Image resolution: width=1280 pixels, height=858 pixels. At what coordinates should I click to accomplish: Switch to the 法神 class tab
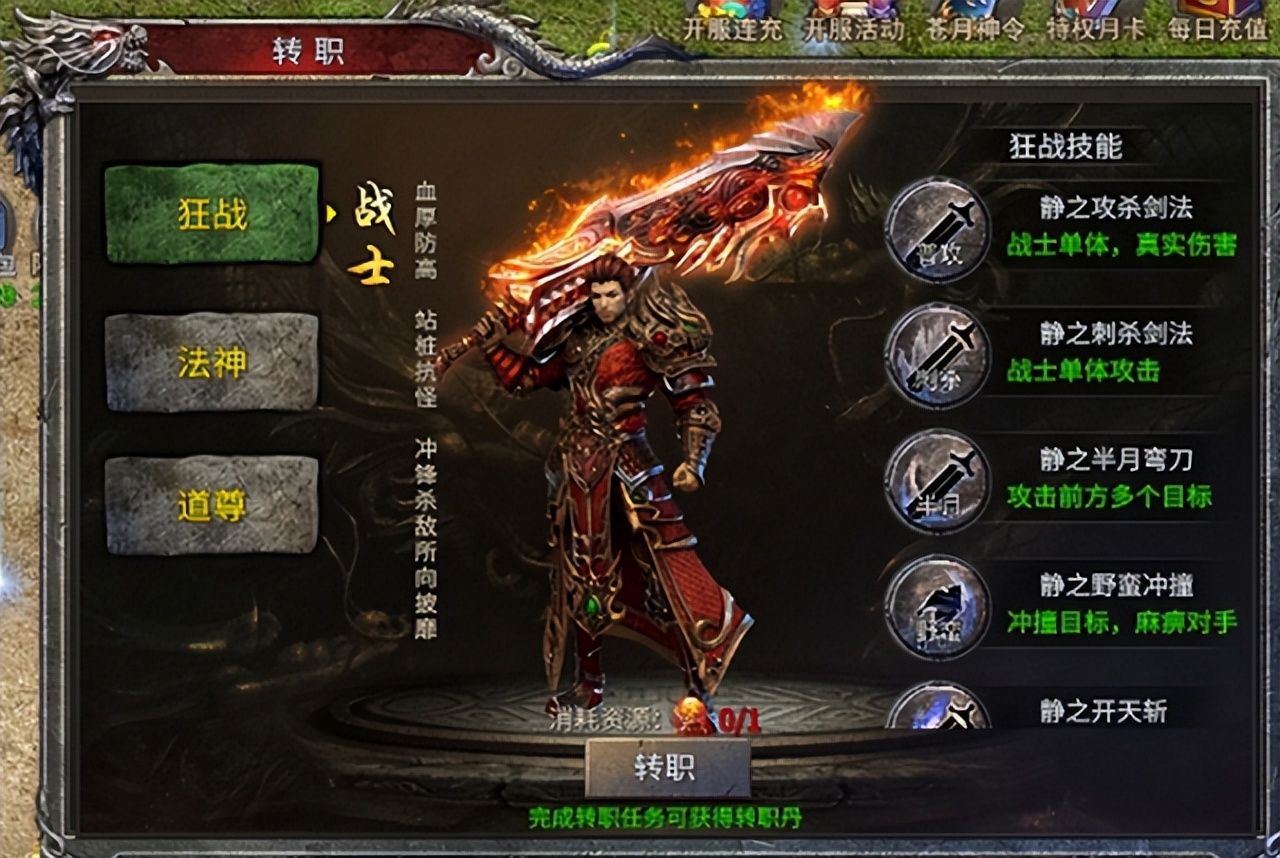click(x=210, y=360)
